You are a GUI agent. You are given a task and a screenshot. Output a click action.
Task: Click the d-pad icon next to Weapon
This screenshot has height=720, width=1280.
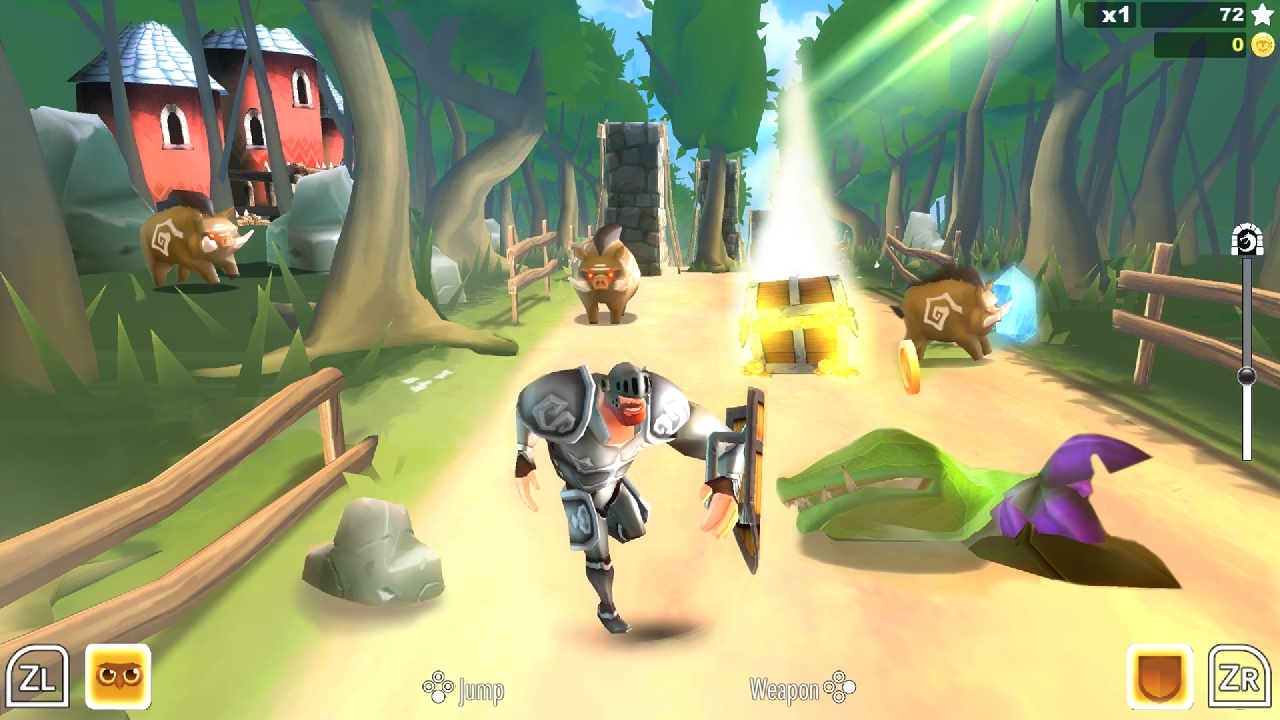[x=840, y=688]
